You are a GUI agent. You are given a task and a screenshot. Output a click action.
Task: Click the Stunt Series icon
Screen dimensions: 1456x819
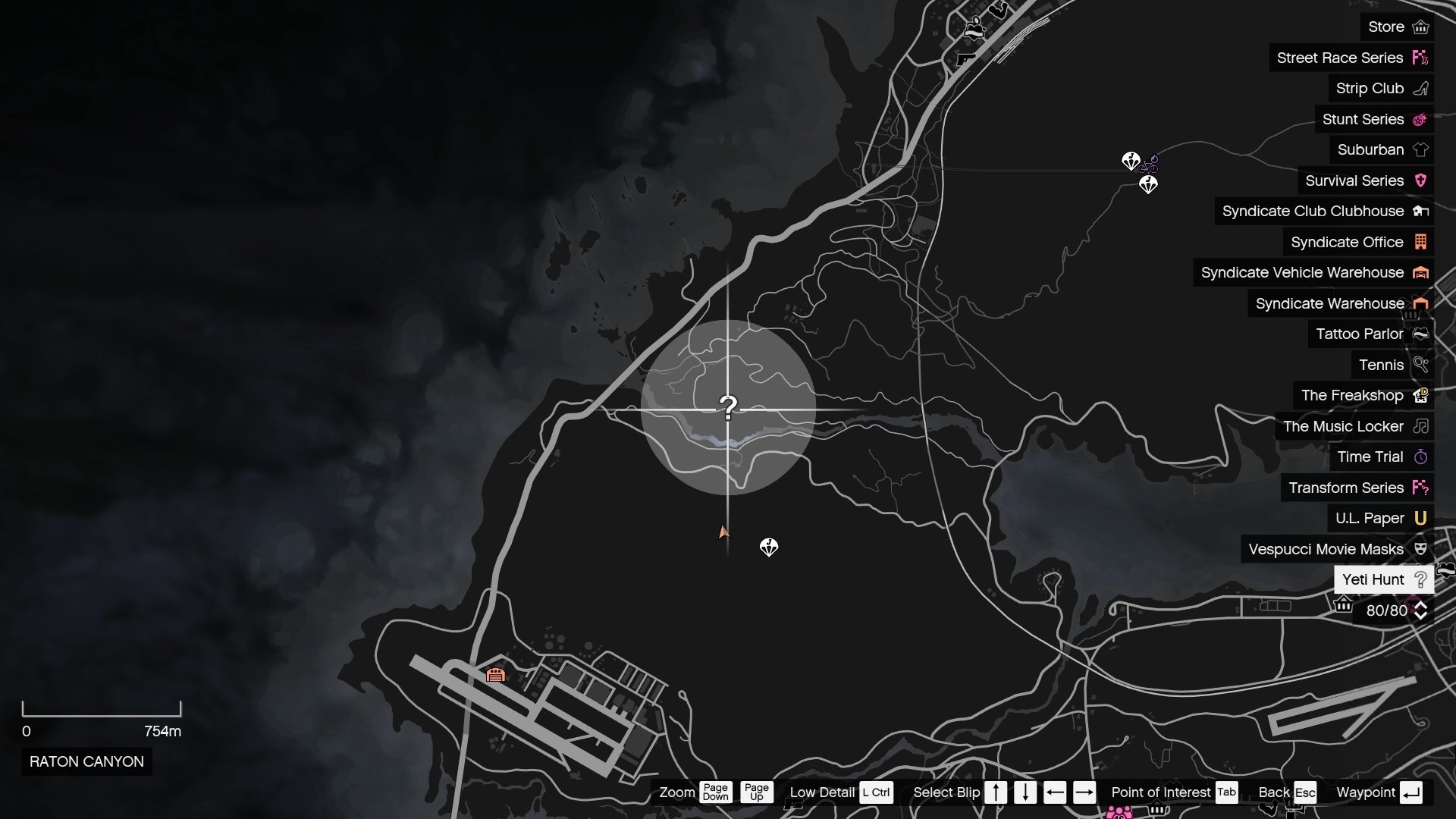point(1420,119)
